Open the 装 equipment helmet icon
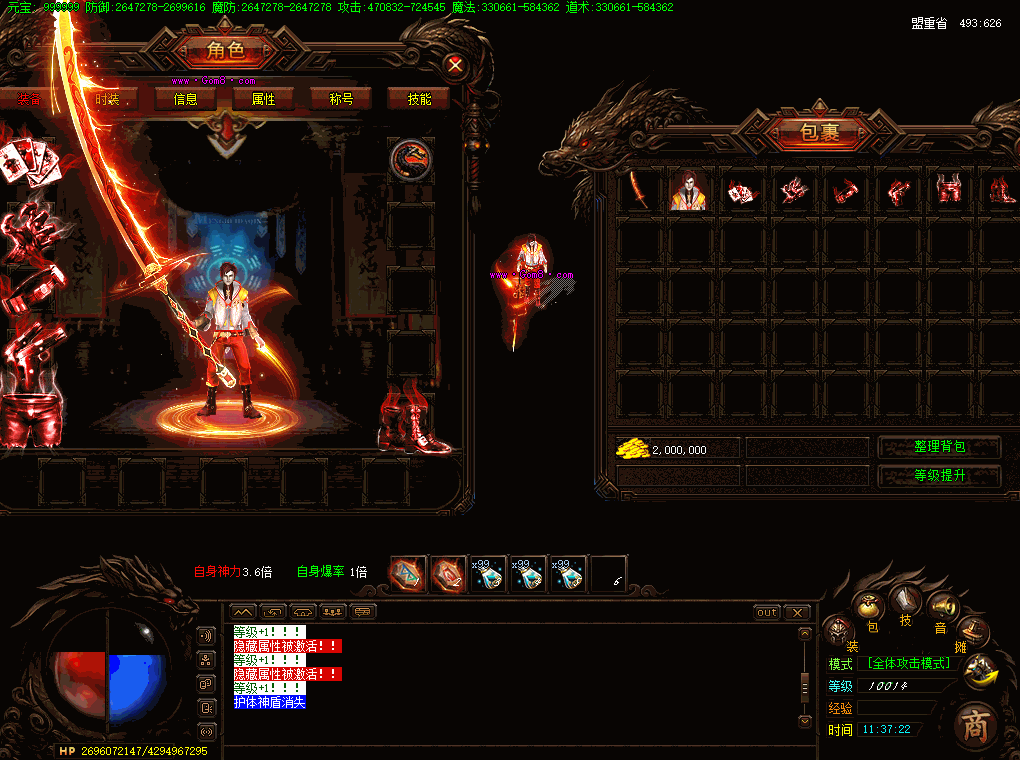Viewport: 1020px width, 760px height. pos(838,630)
